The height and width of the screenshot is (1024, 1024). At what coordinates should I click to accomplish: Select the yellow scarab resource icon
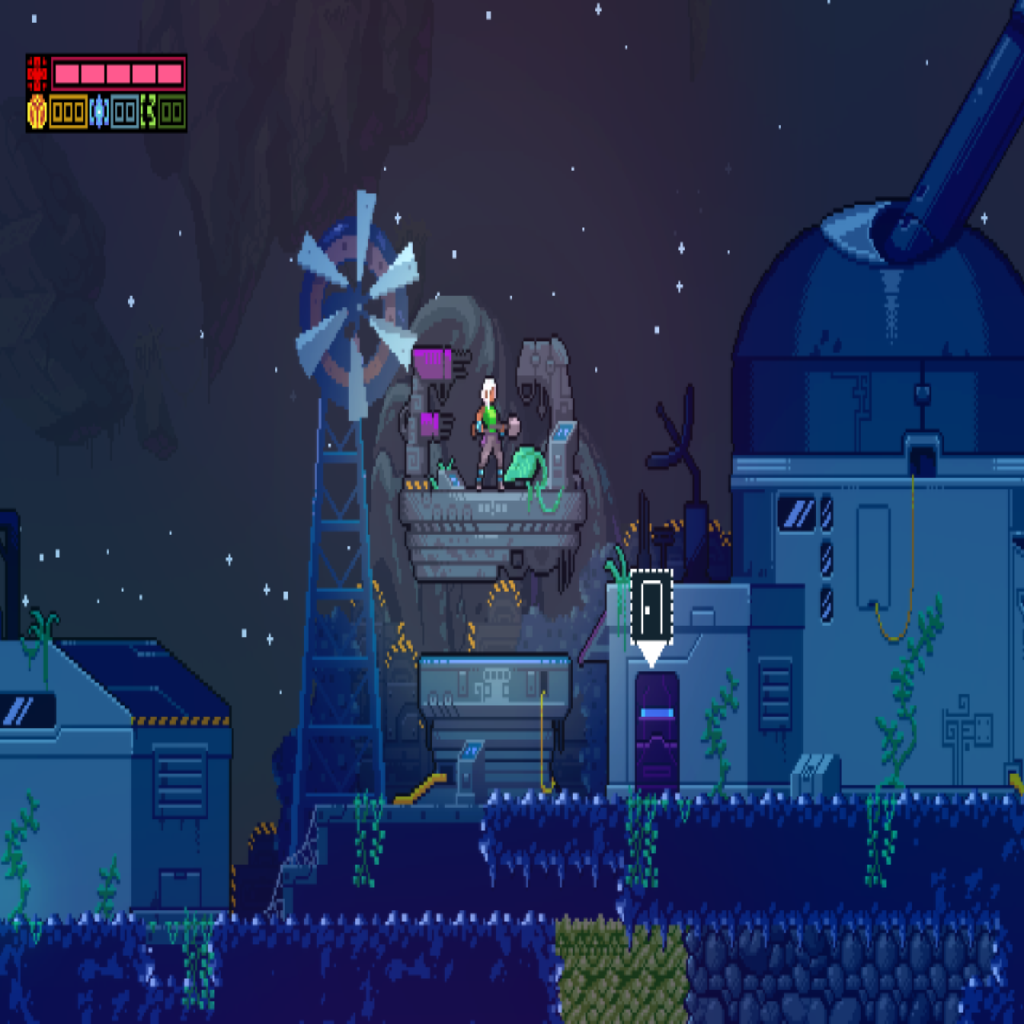[x=37, y=112]
